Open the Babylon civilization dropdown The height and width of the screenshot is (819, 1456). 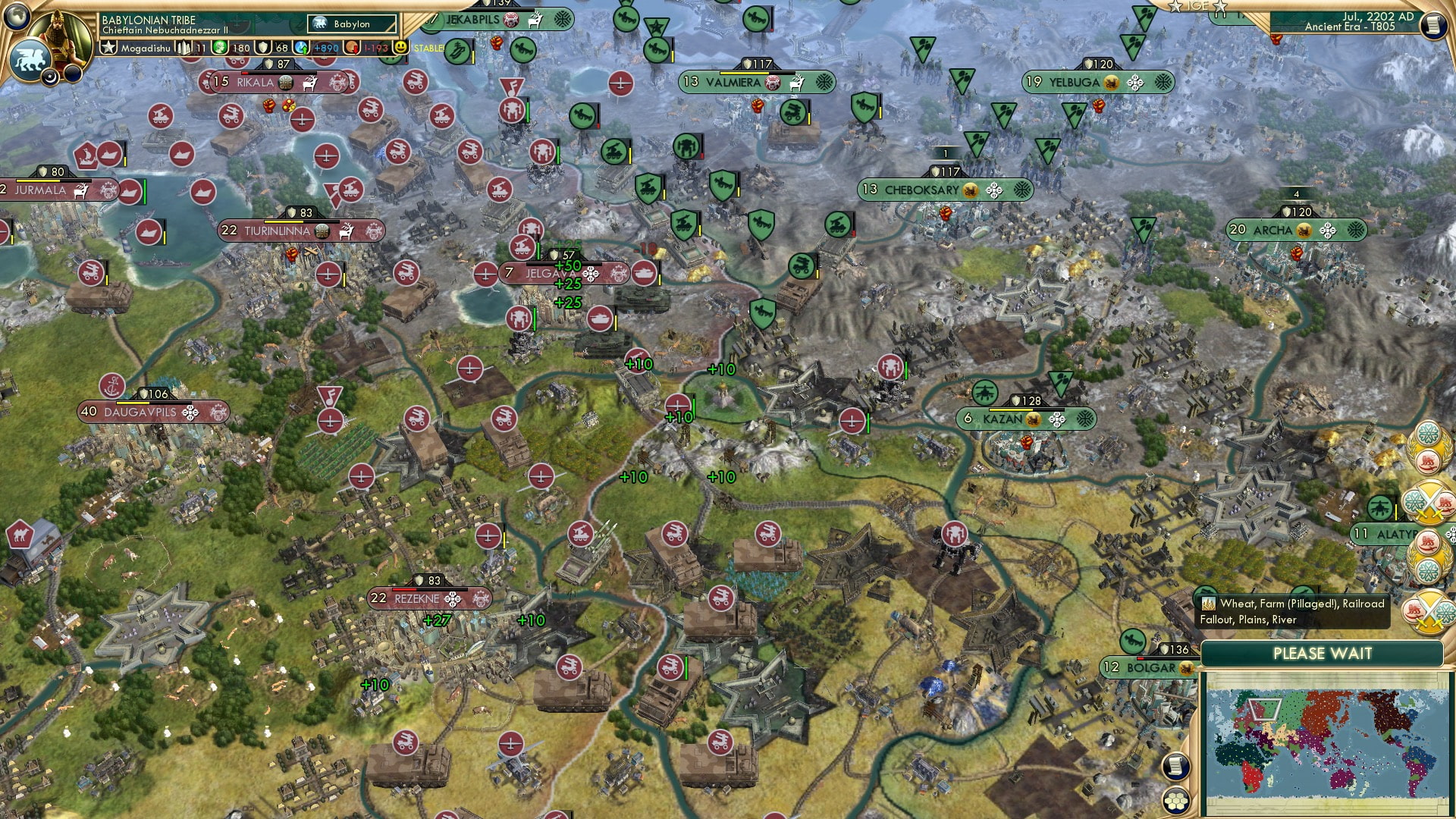click(x=350, y=24)
